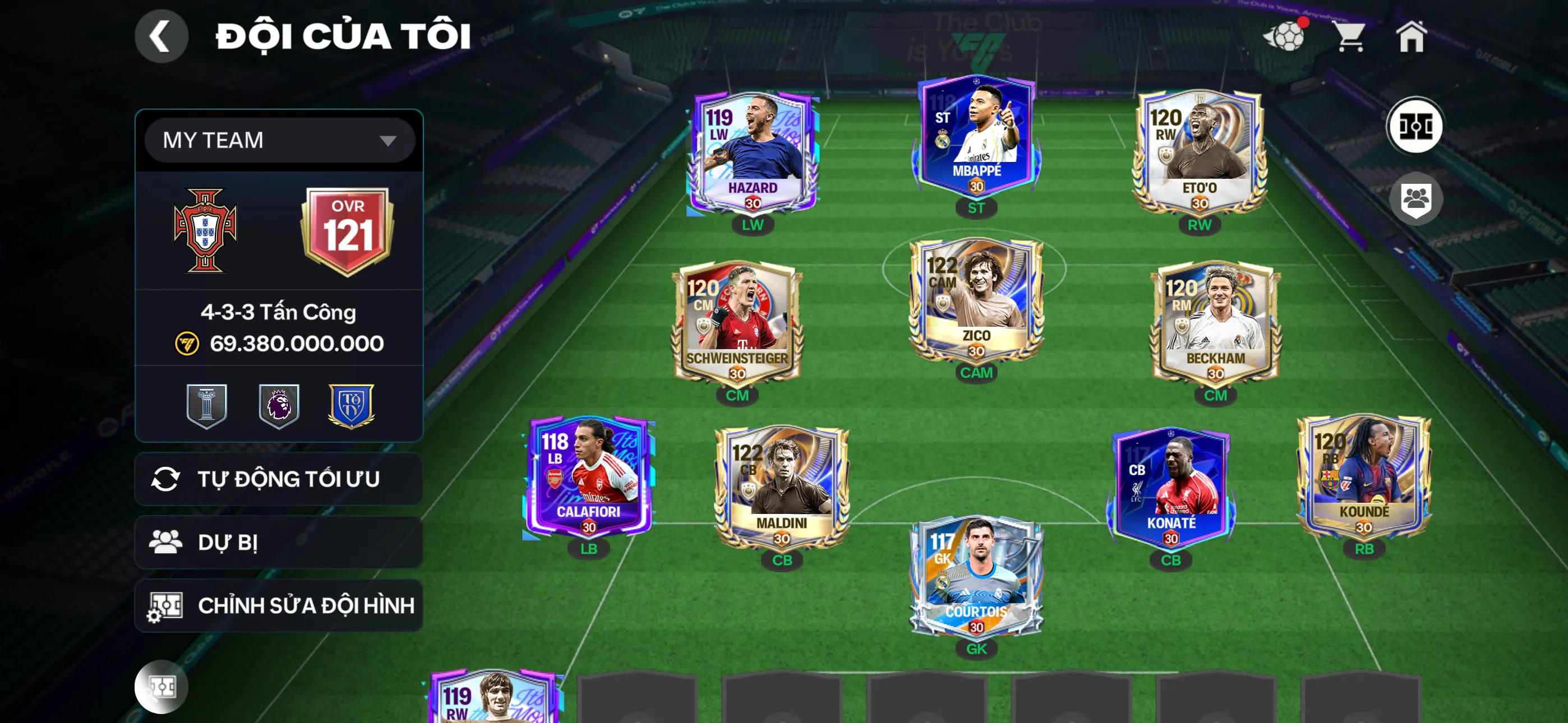Go back using the arrow button

161,36
